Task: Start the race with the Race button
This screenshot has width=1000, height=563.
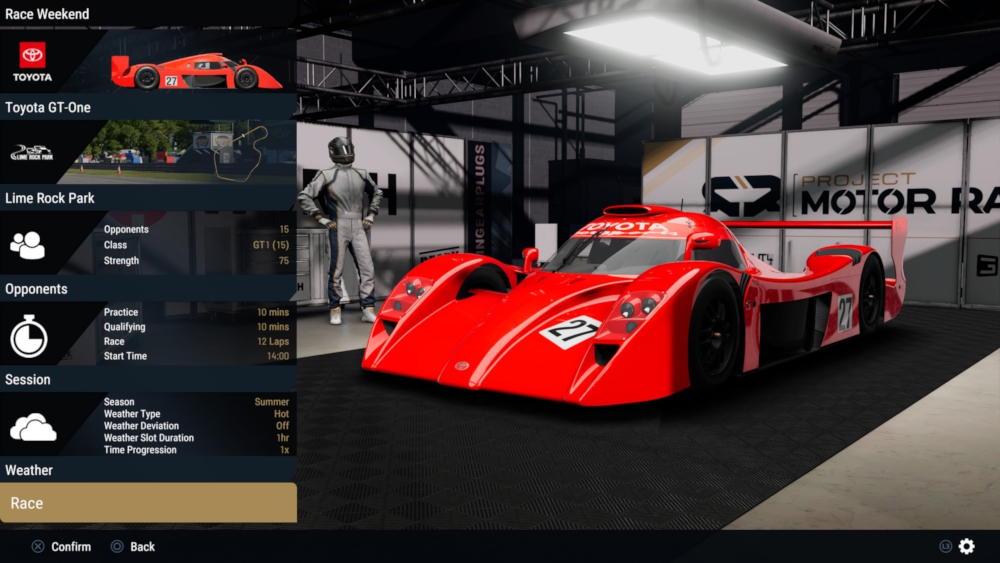Action: [148, 503]
